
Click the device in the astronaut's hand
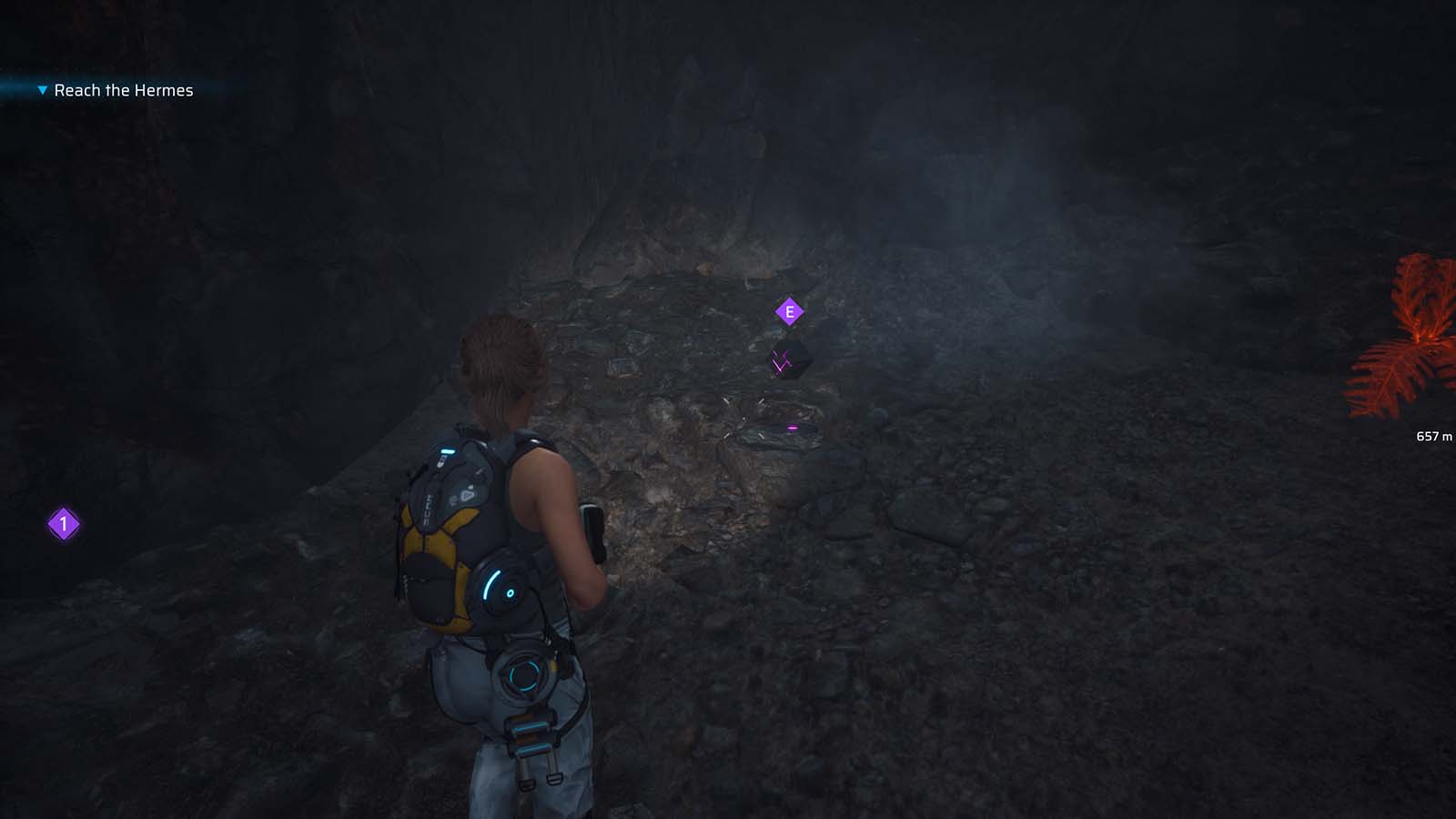593,528
